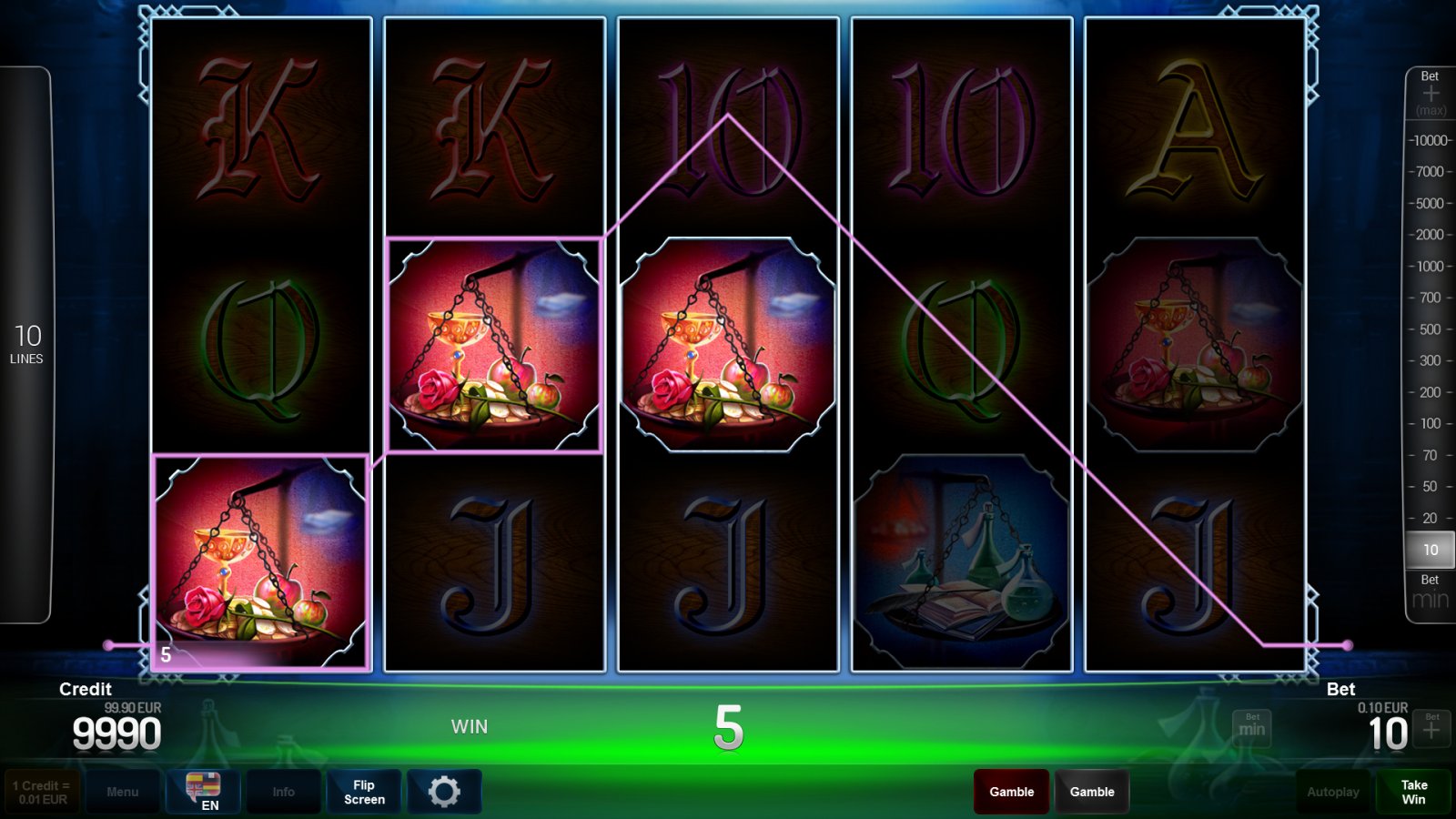The width and height of the screenshot is (1456, 819).
Task: Click the payline marker showing 5
Action: pyautogui.click(x=166, y=653)
